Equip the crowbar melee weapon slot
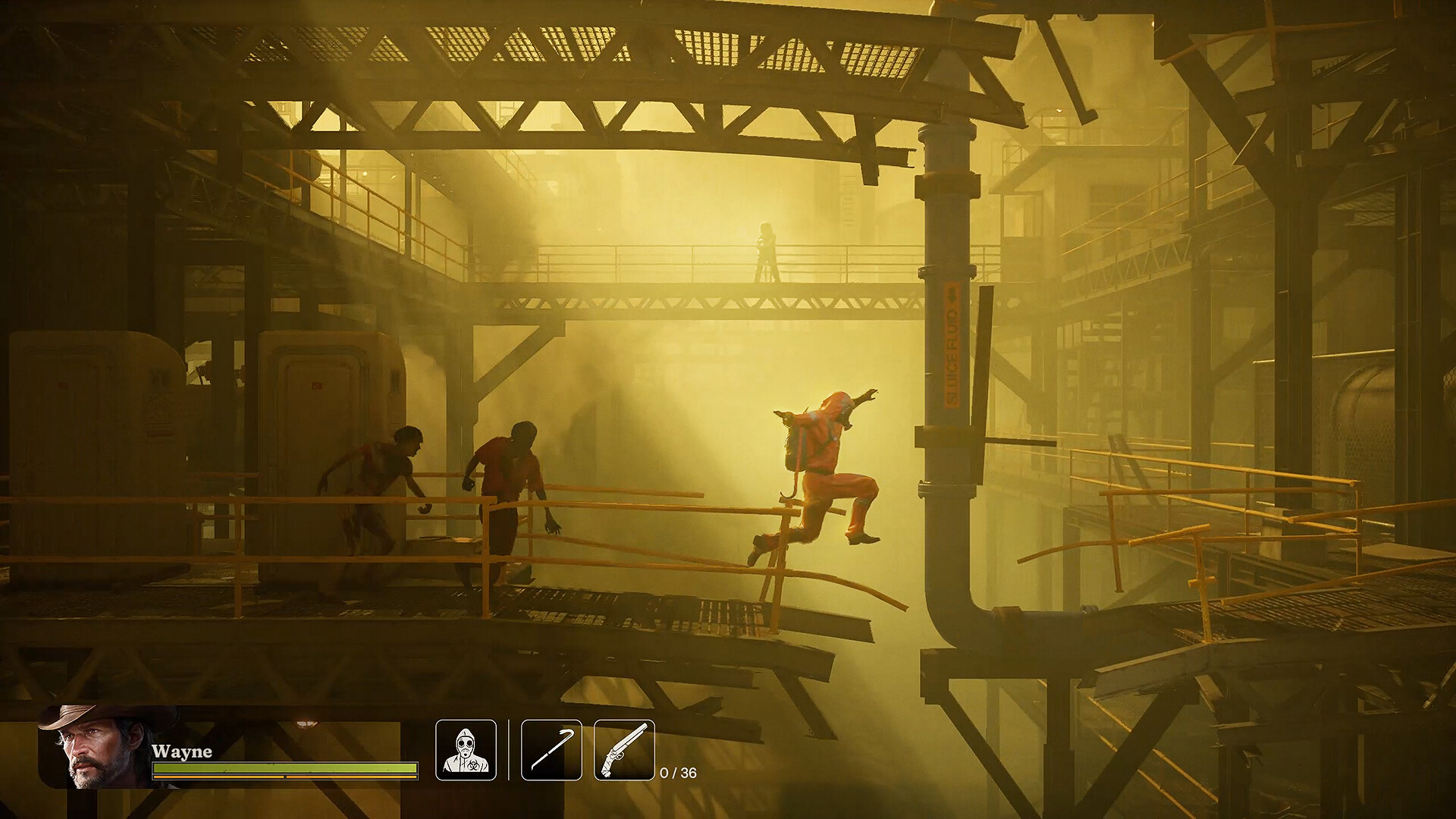 [x=551, y=750]
